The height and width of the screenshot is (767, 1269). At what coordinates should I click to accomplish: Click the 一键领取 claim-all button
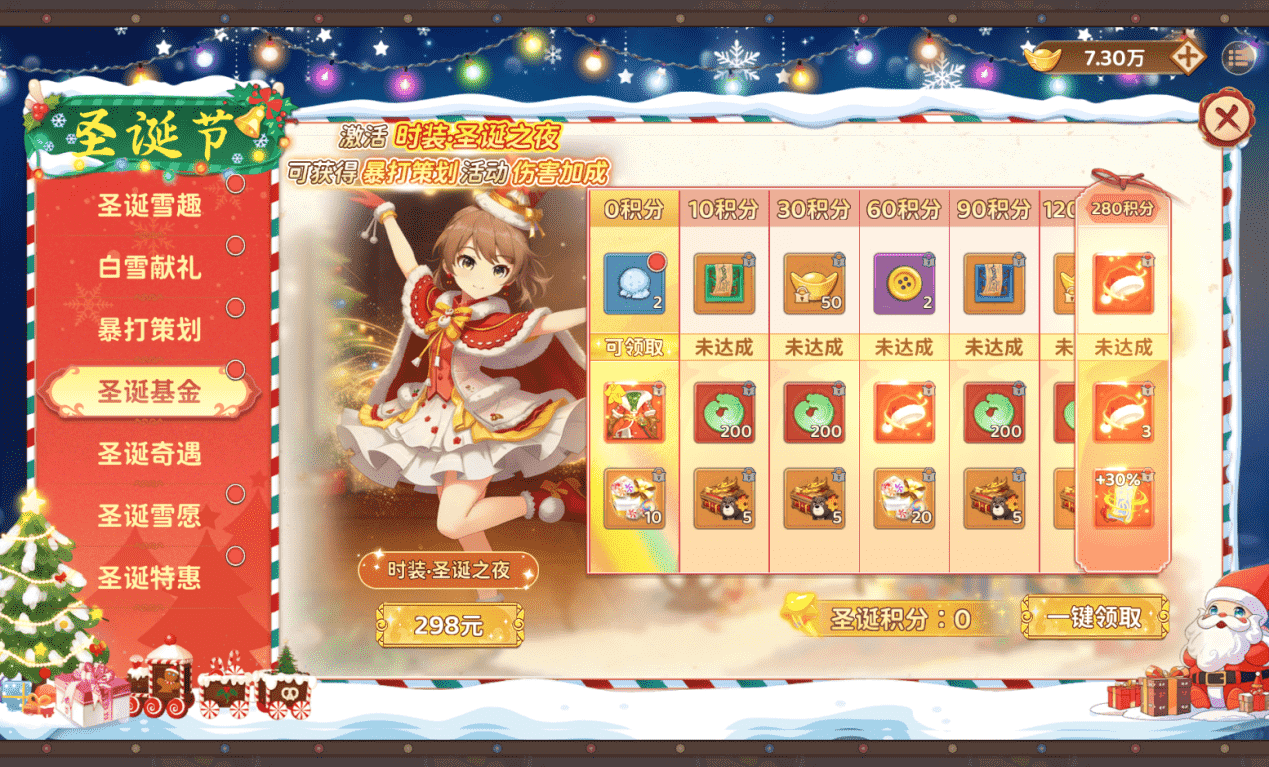[1094, 617]
